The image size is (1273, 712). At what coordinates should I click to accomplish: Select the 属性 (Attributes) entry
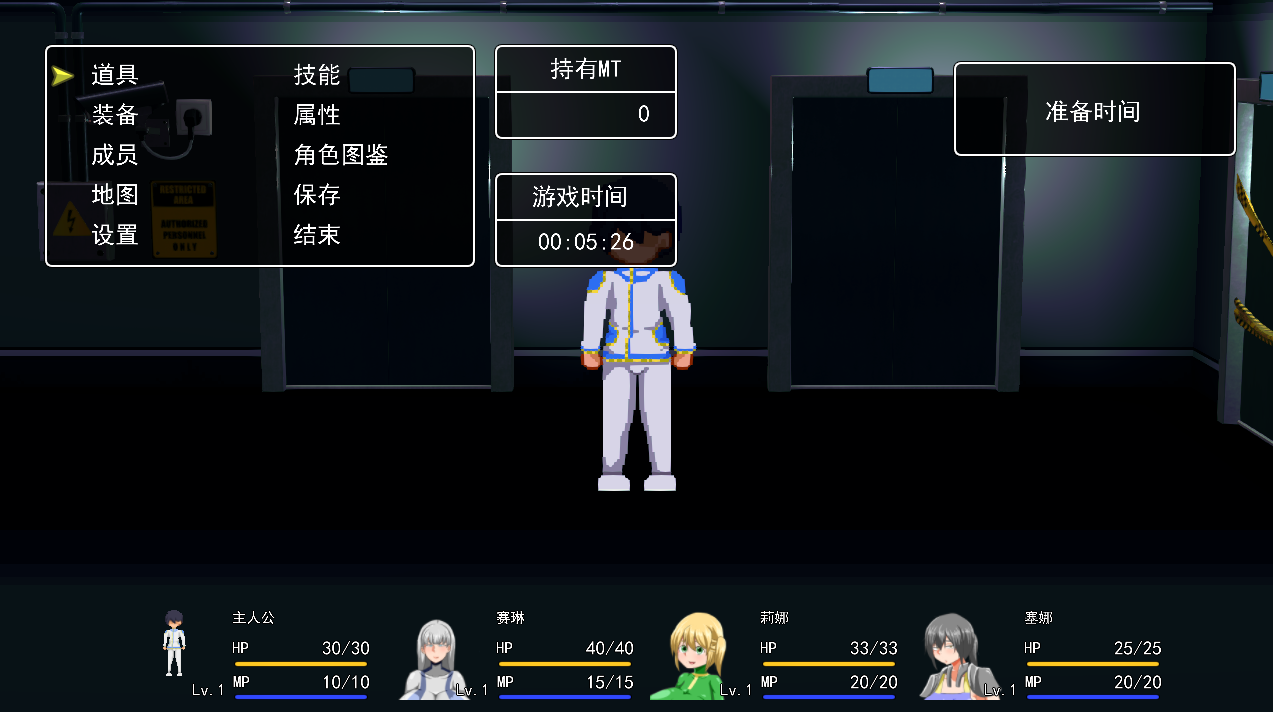pos(317,115)
